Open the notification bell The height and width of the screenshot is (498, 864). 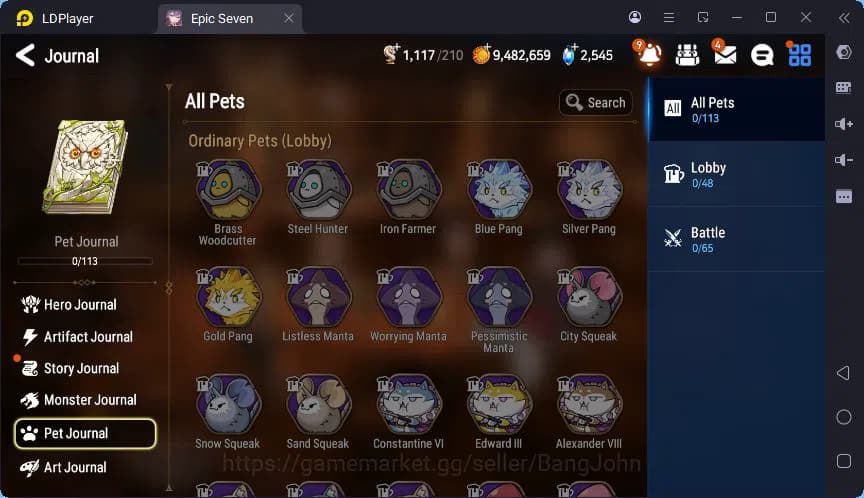coord(649,55)
